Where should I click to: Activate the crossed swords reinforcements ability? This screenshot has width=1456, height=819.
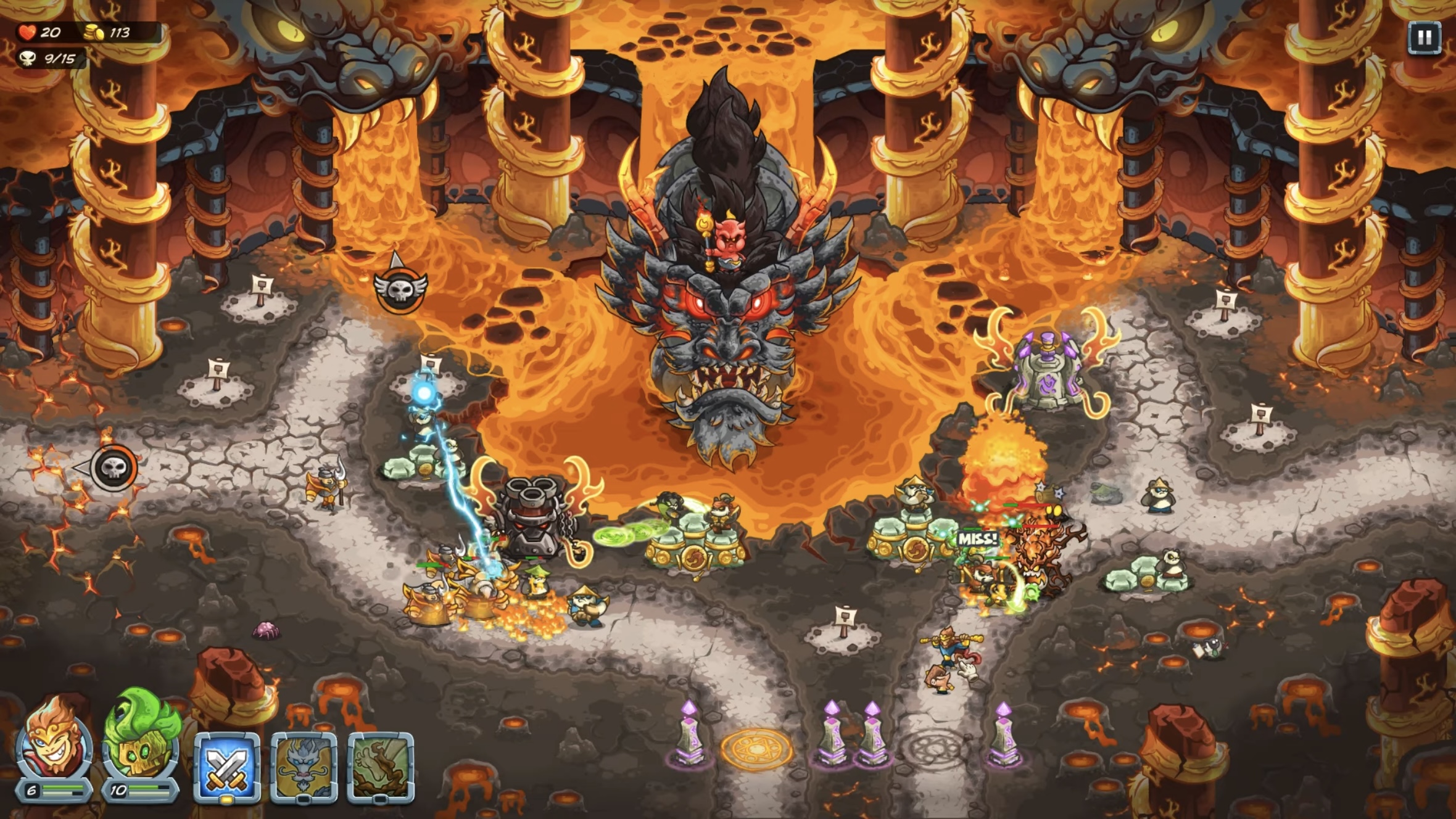226,767
